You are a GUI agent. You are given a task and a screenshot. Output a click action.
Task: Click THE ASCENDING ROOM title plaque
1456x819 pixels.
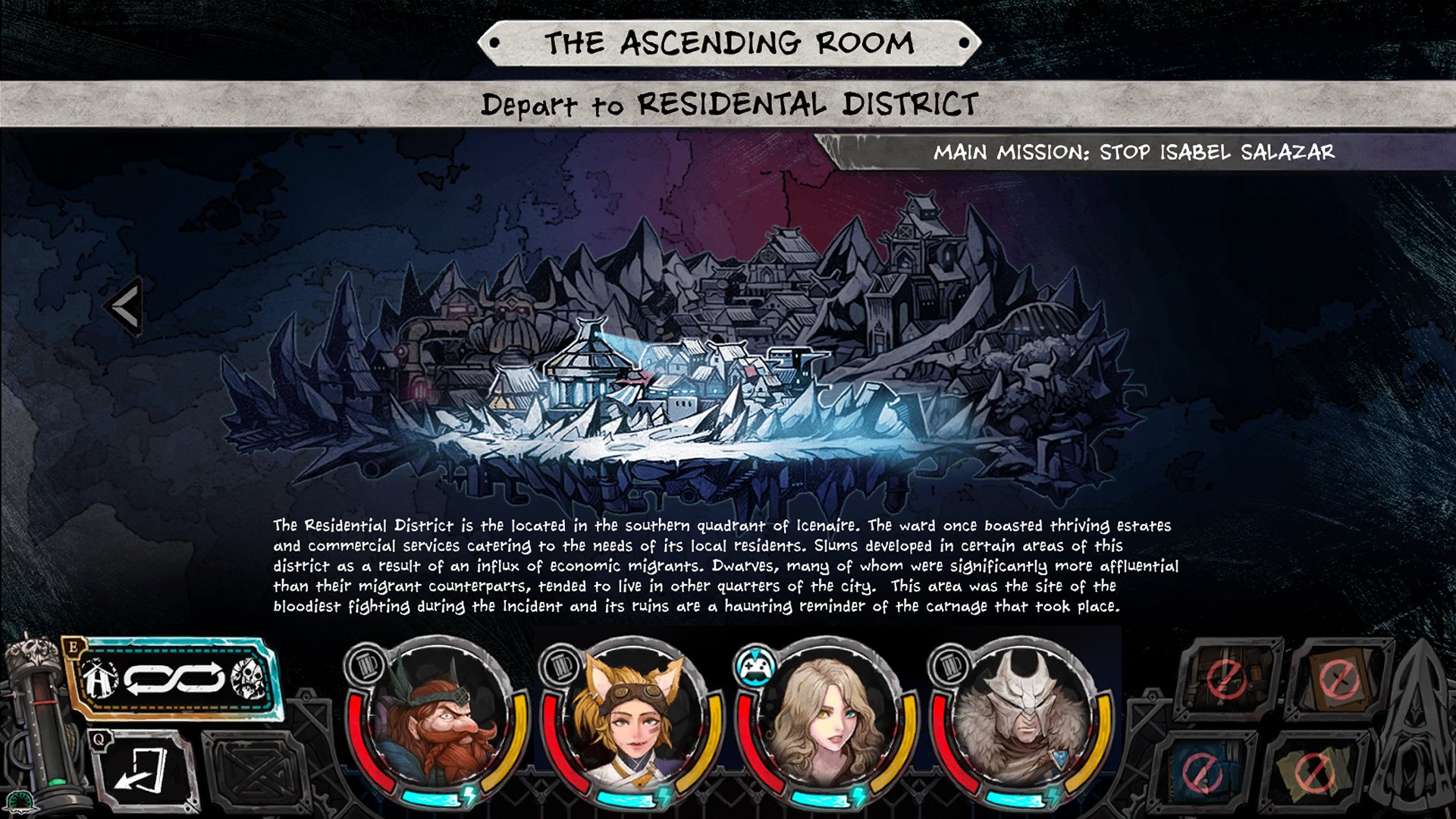point(728,42)
